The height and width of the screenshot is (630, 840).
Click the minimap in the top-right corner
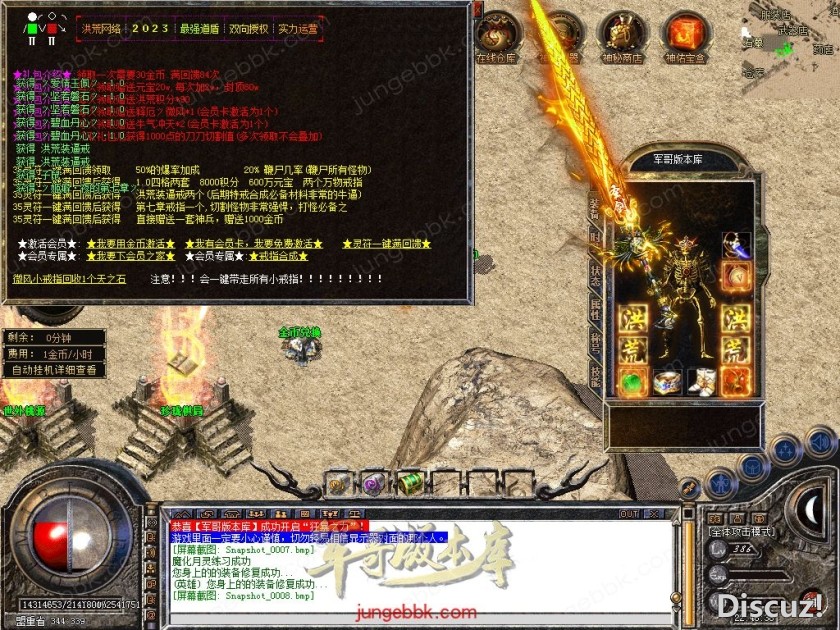[x=790, y=40]
